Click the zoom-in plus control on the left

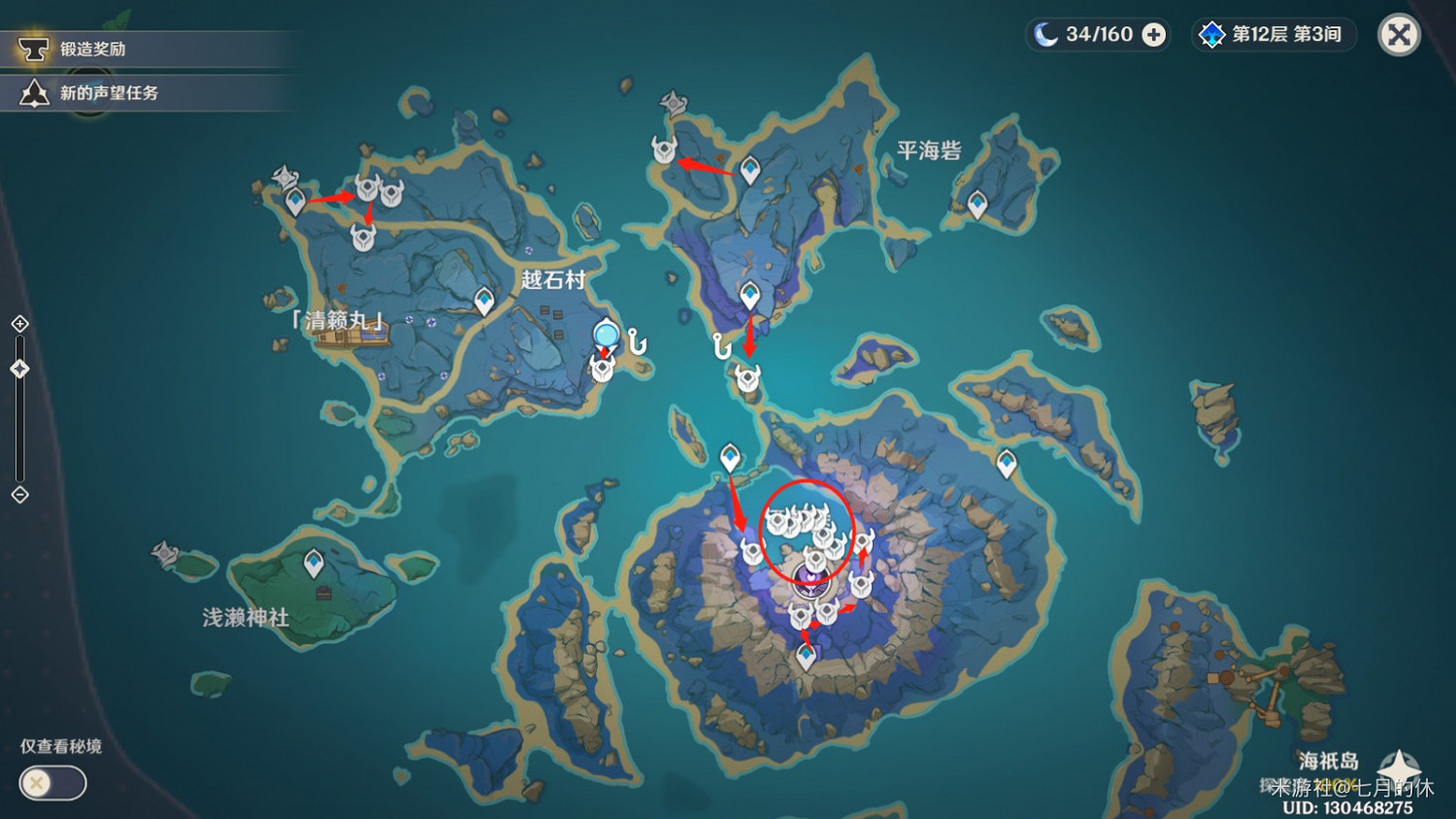coord(18,323)
